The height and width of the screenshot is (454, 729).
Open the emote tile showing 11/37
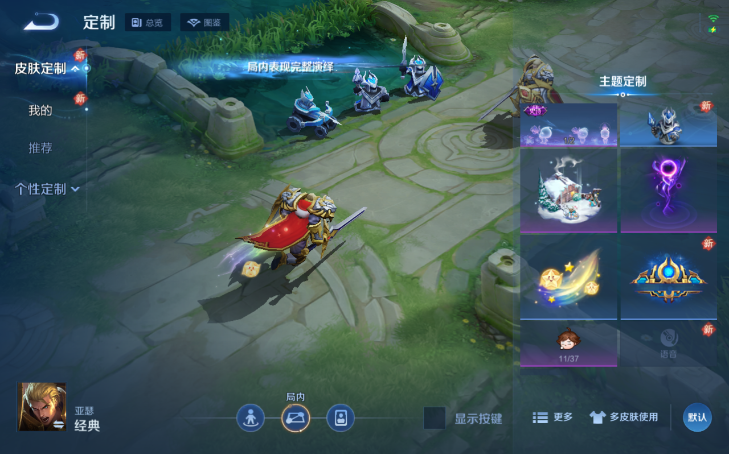567,343
